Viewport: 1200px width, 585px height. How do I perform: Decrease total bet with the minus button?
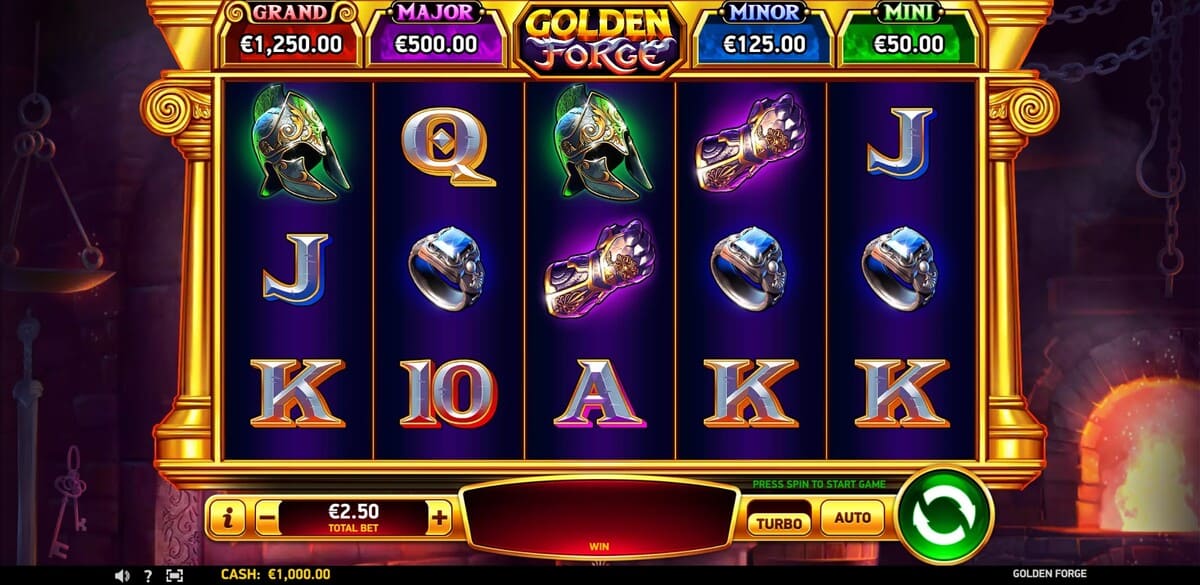tap(266, 518)
